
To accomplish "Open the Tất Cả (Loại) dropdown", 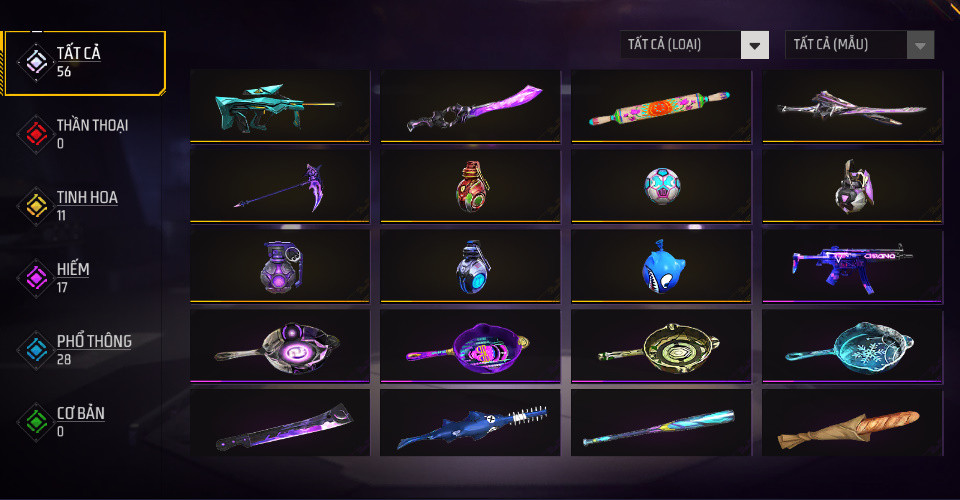I will [695, 44].
